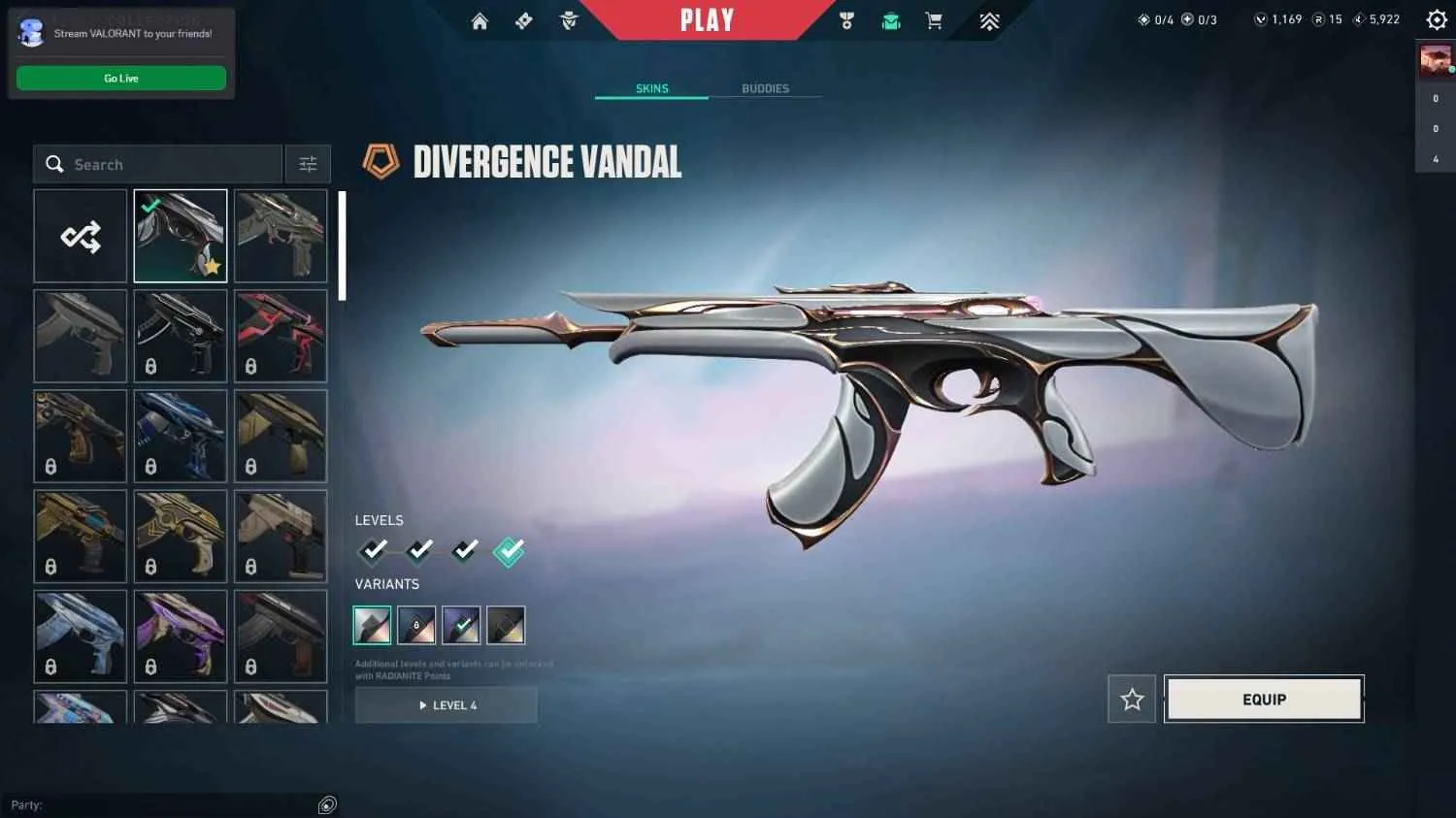
Task: Expand the LEVEL 4 preview control
Action: (446, 704)
